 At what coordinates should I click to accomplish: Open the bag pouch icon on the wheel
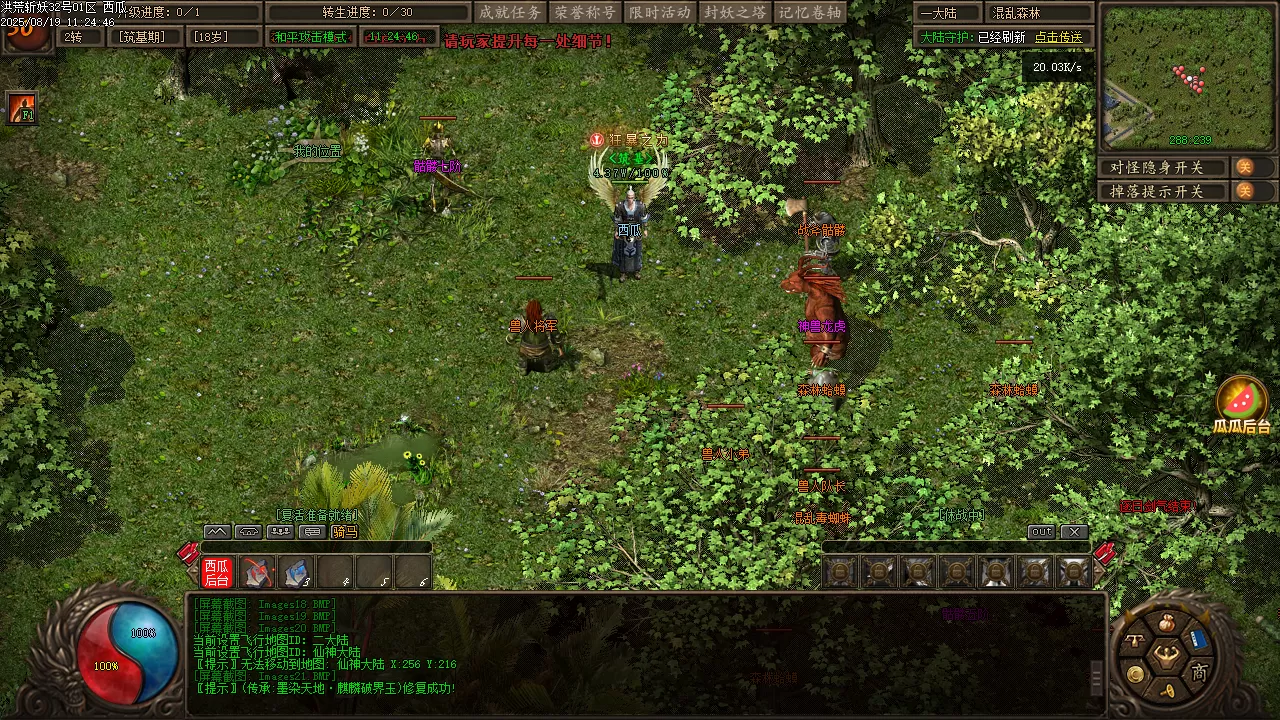1166,623
